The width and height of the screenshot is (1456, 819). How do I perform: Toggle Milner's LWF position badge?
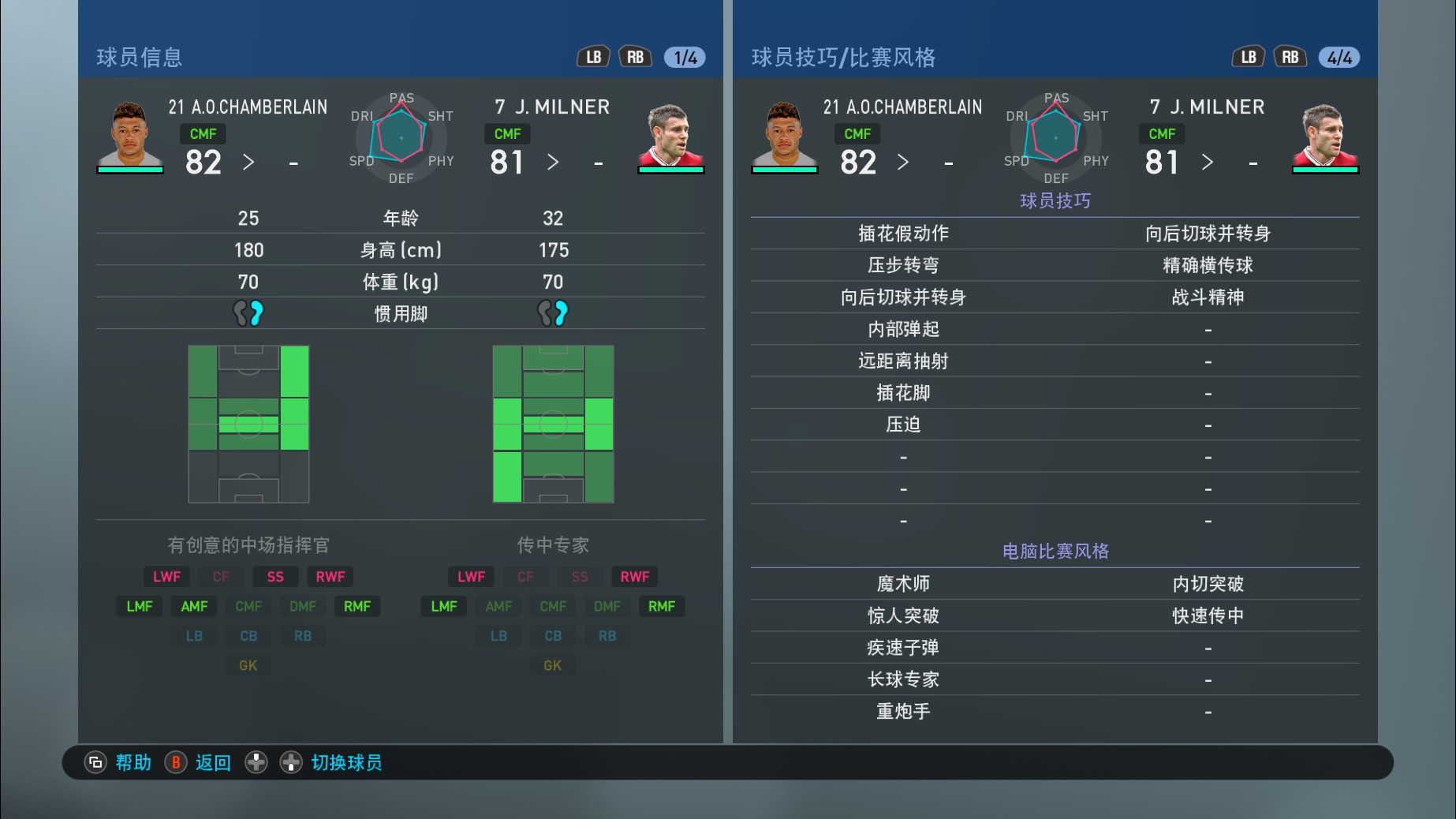click(x=471, y=576)
